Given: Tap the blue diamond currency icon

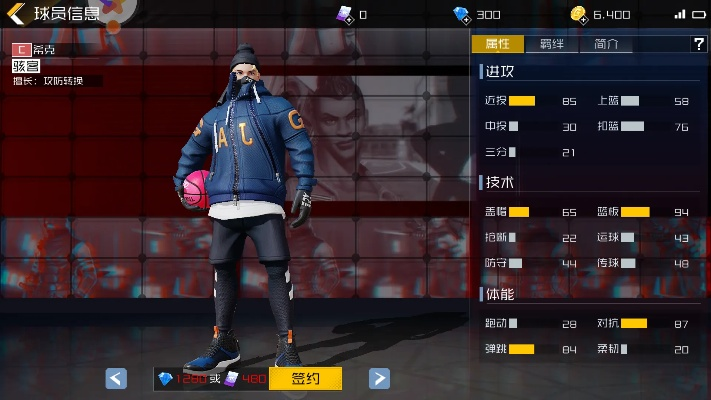Looking at the screenshot, I should [x=461, y=14].
